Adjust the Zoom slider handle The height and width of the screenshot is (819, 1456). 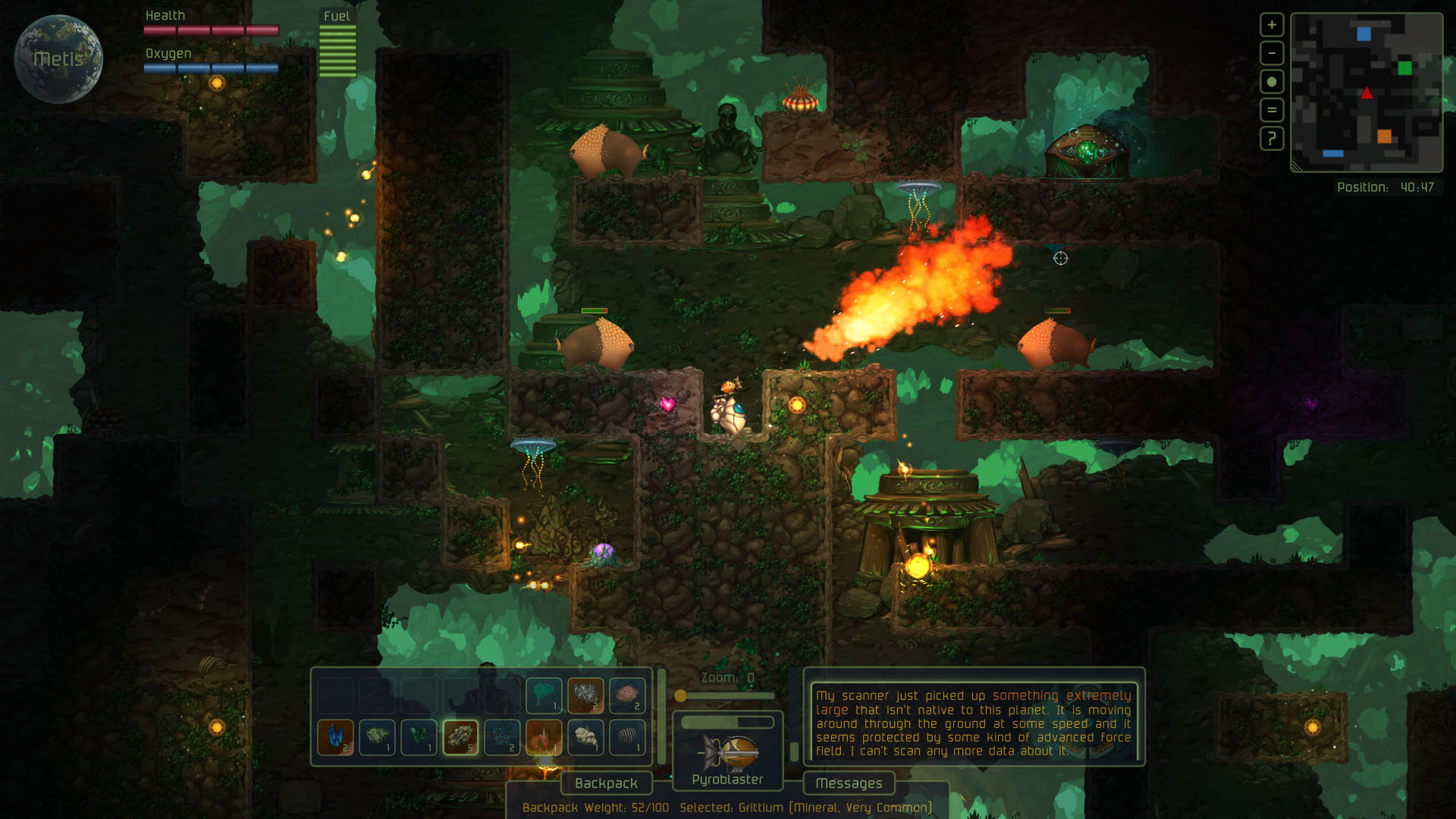[x=681, y=695]
